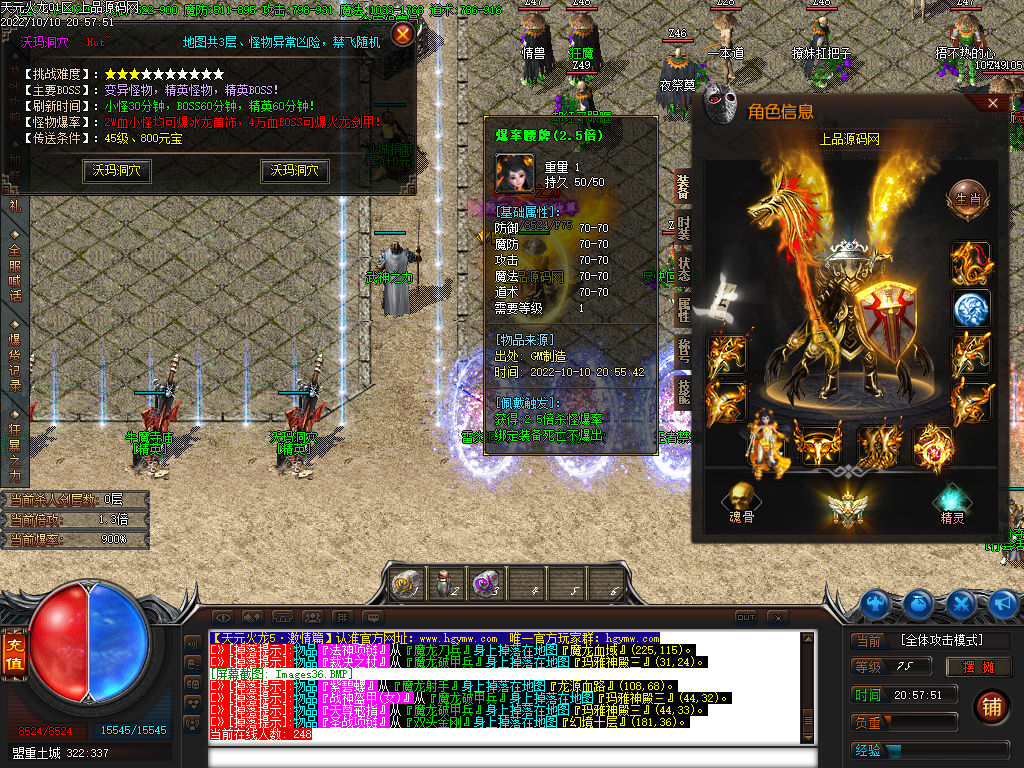
Task: Select the blue rune orb equipment slot
Action: point(970,309)
